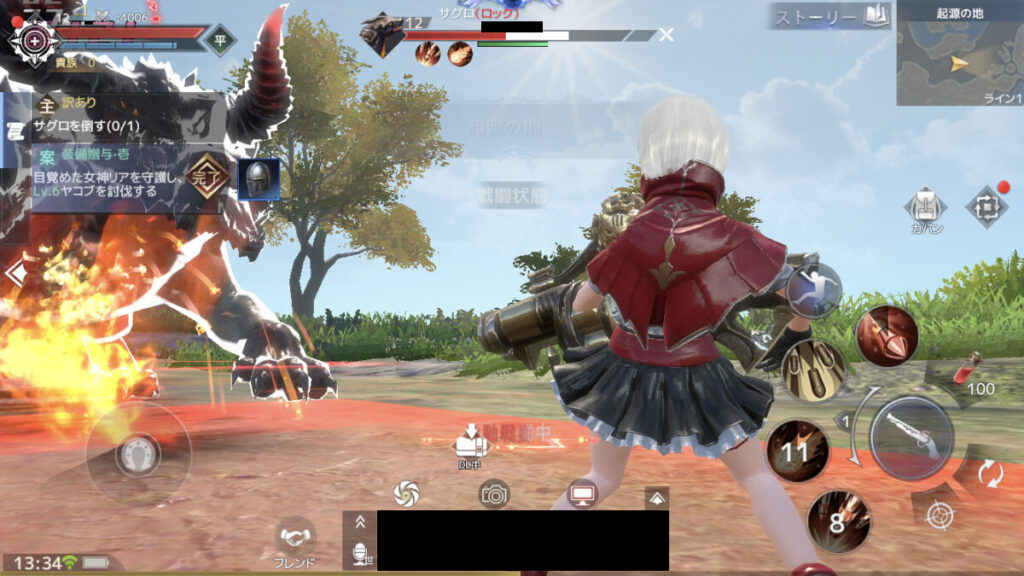The image size is (1024, 576).
Task: Tap the diamond icon with red notification dot
Action: 985,207
